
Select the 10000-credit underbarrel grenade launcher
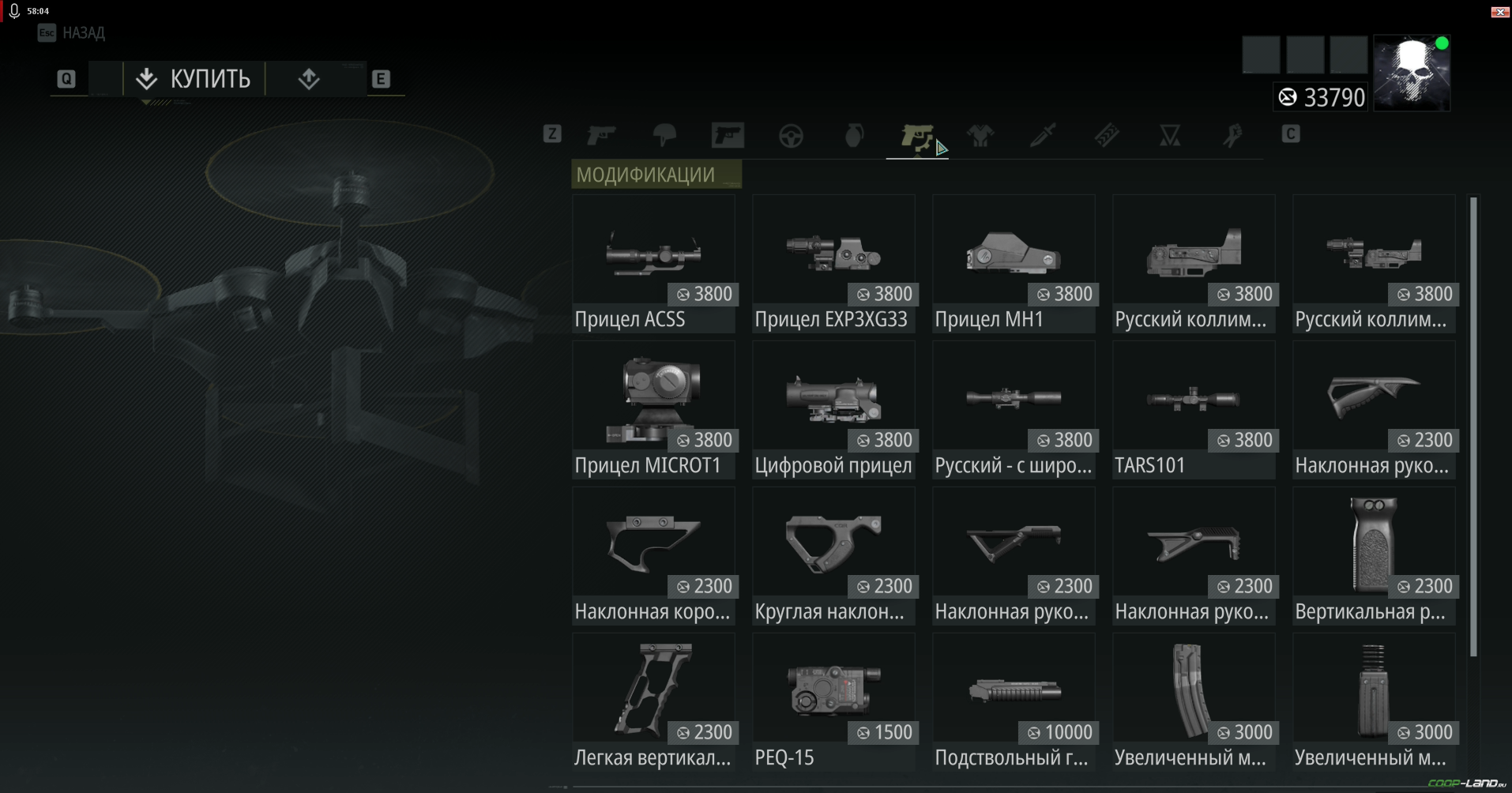[1014, 701]
